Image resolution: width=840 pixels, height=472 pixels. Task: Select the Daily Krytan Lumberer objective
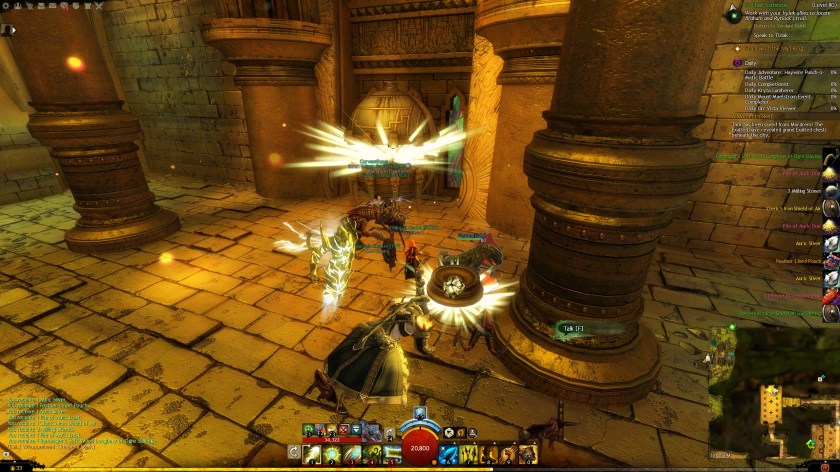768,89
